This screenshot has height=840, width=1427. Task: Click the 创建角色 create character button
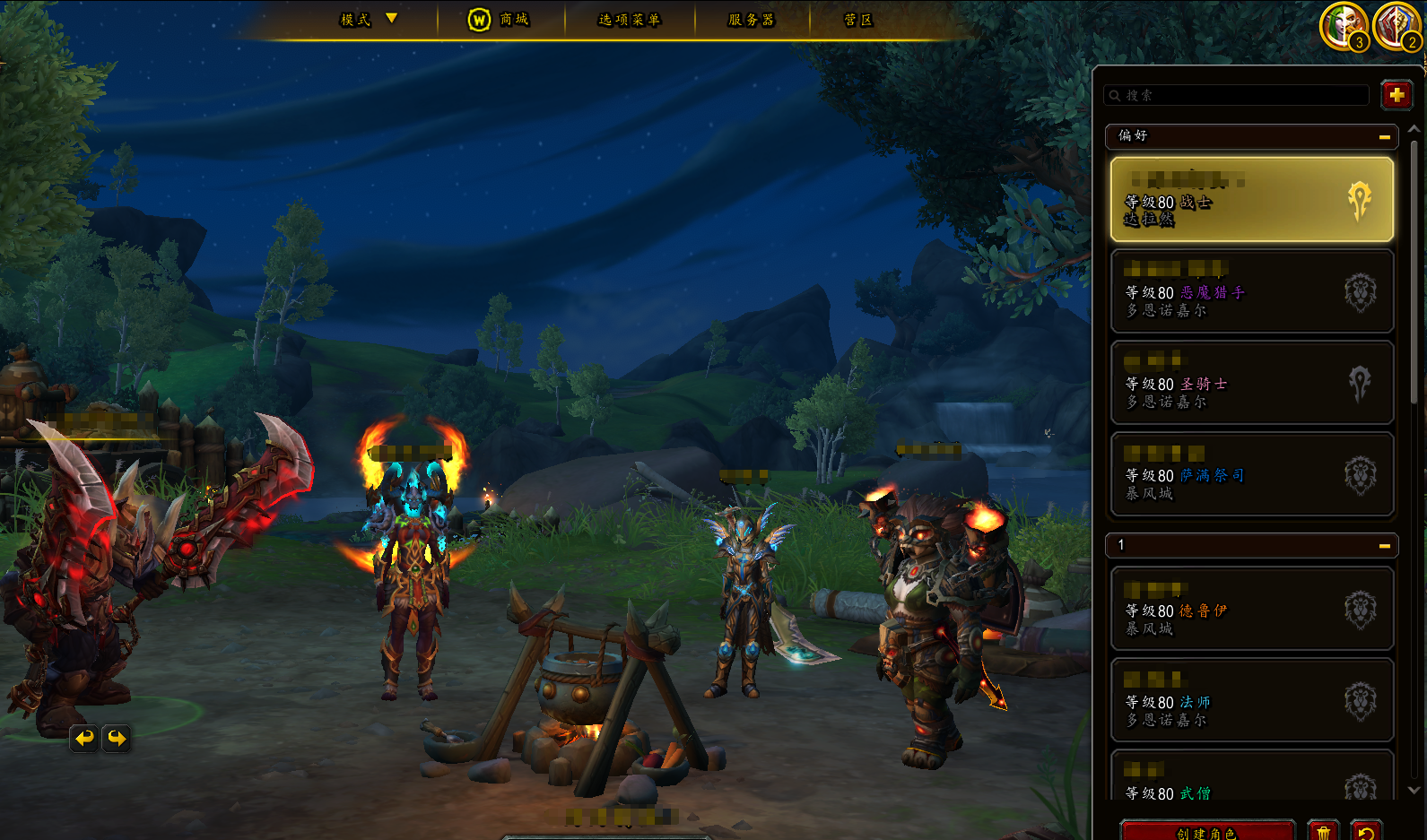click(x=1207, y=832)
